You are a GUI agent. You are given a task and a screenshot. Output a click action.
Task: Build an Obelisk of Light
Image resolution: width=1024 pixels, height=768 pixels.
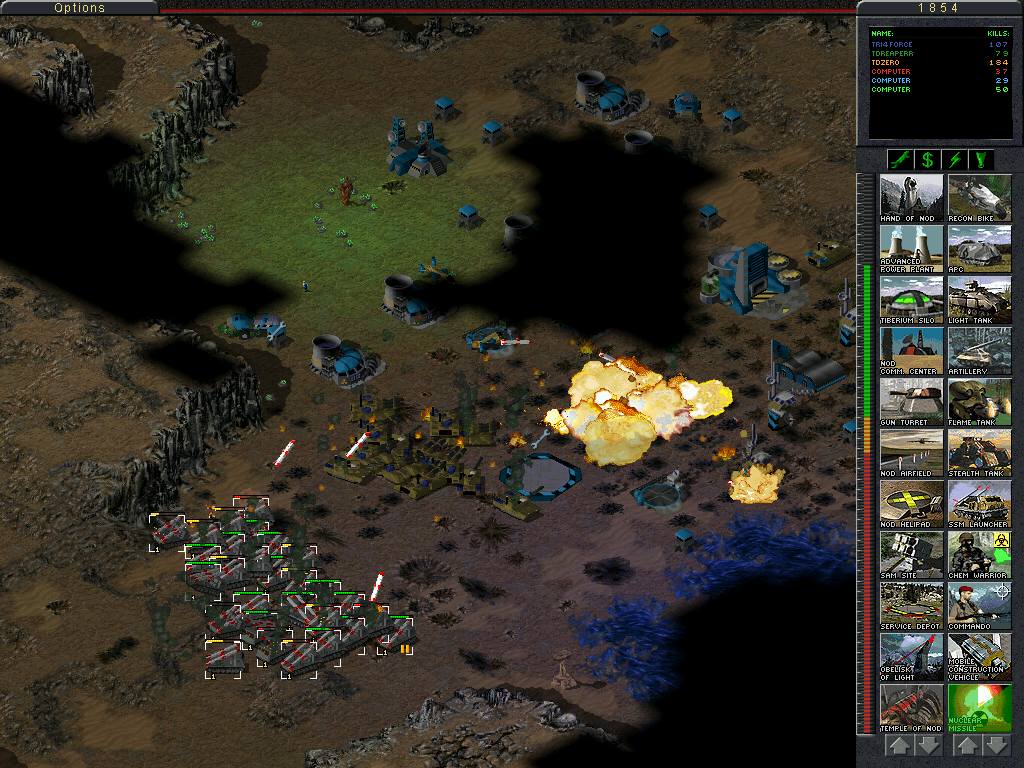pos(911,656)
